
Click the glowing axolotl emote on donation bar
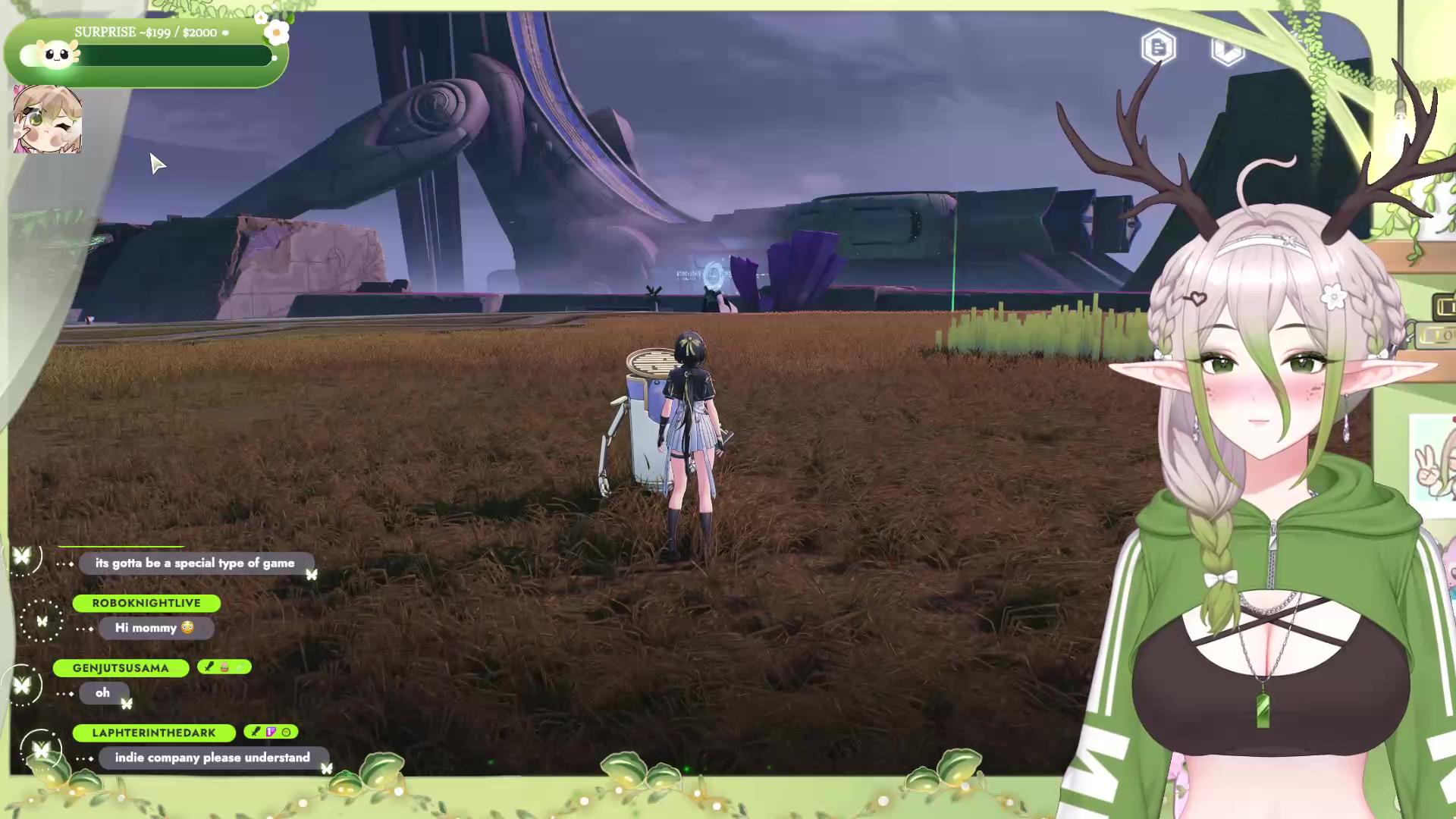pos(53,55)
